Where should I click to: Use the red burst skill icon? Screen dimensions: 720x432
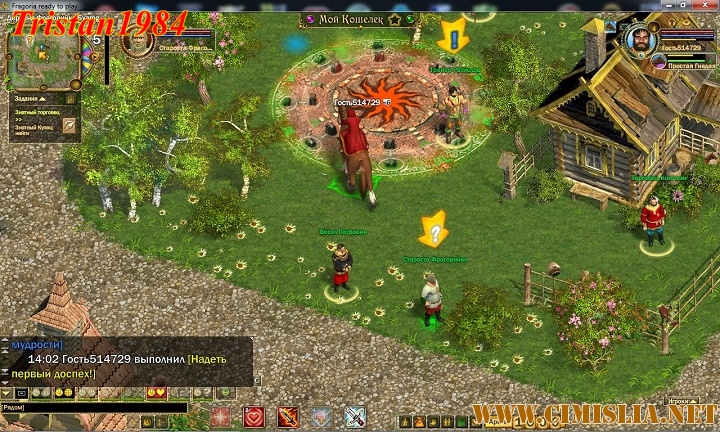coord(220,417)
